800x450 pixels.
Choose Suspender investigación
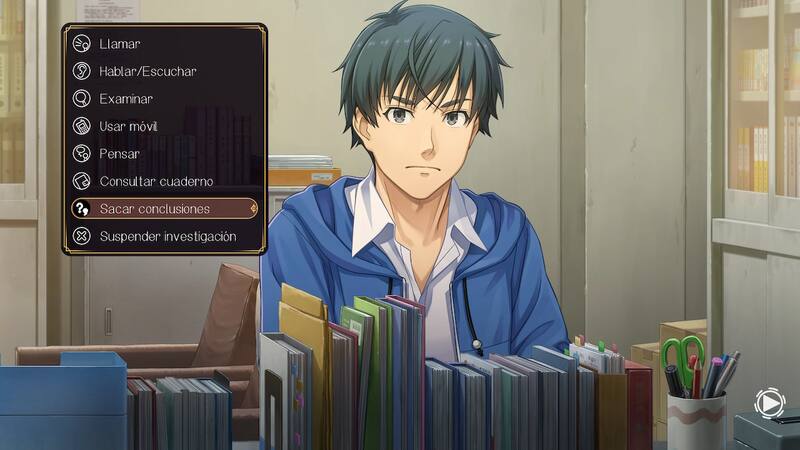click(x=167, y=237)
